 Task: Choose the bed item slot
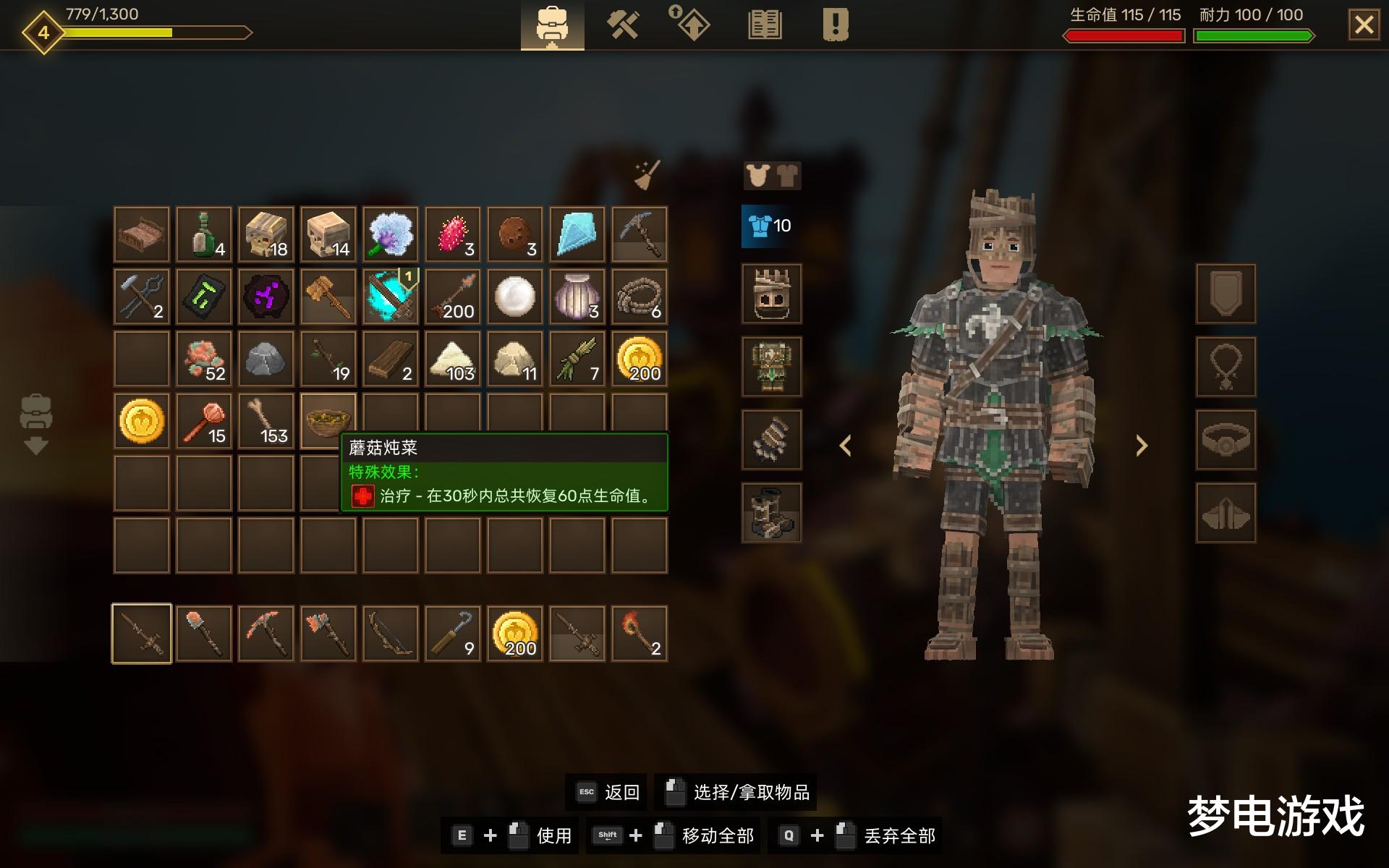[x=142, y=234]
